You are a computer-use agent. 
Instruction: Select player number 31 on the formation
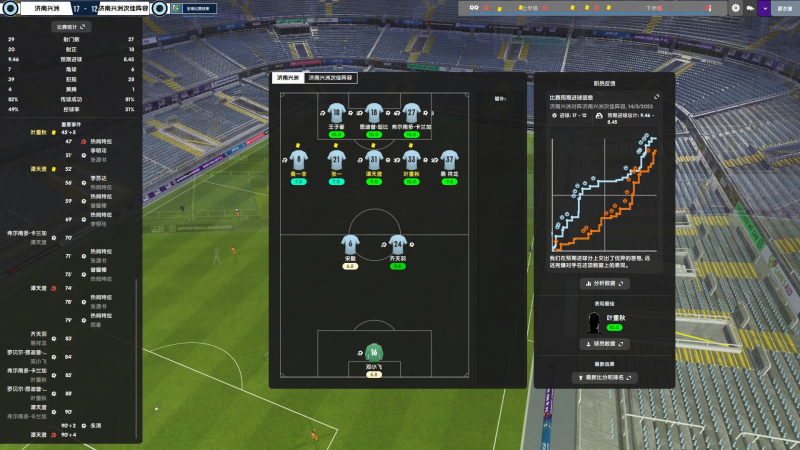[x=374, y=159]
